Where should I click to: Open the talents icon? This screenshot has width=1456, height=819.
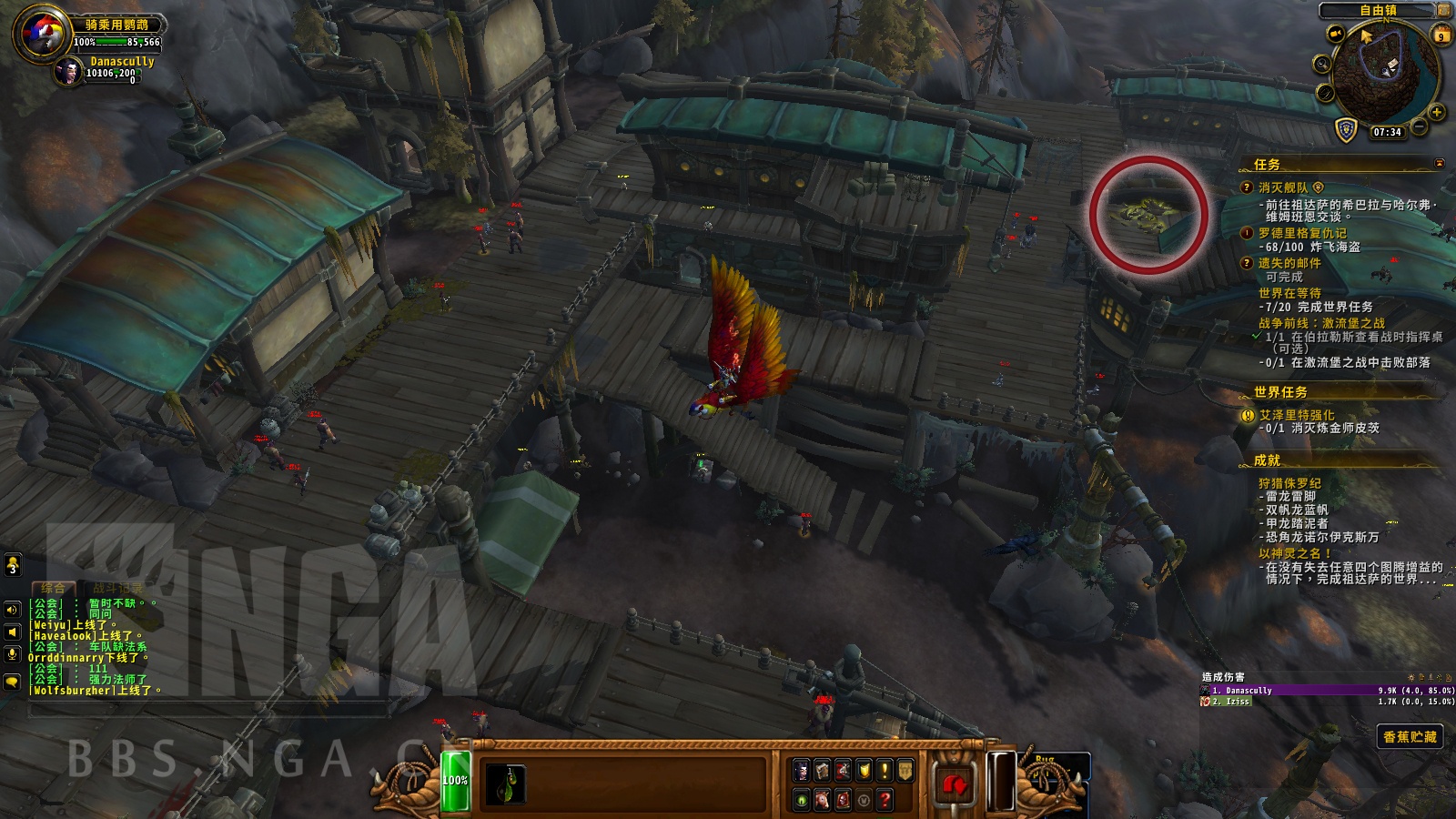[x=842, y=770]
